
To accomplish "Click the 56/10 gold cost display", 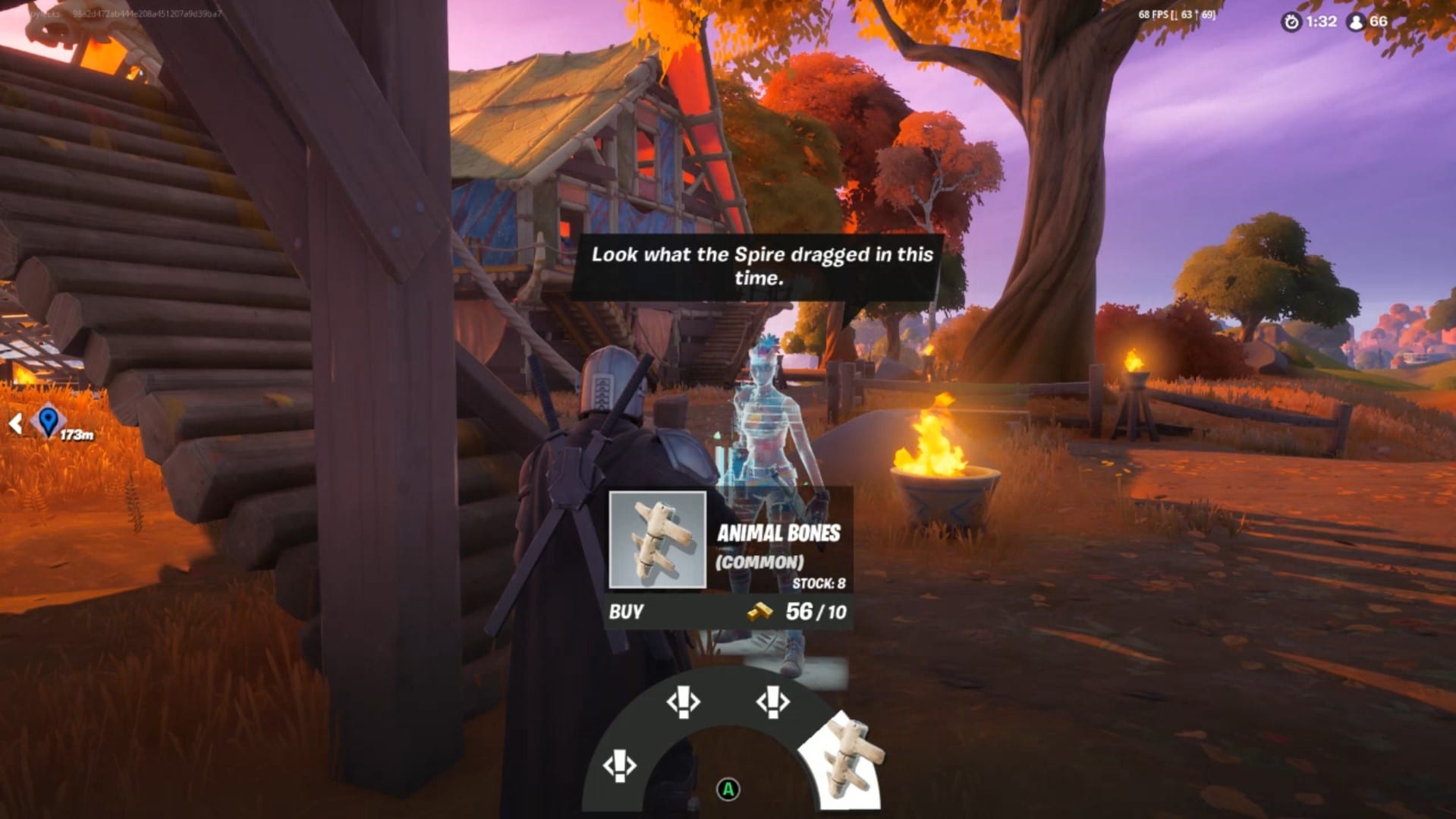I will (816, 611).
